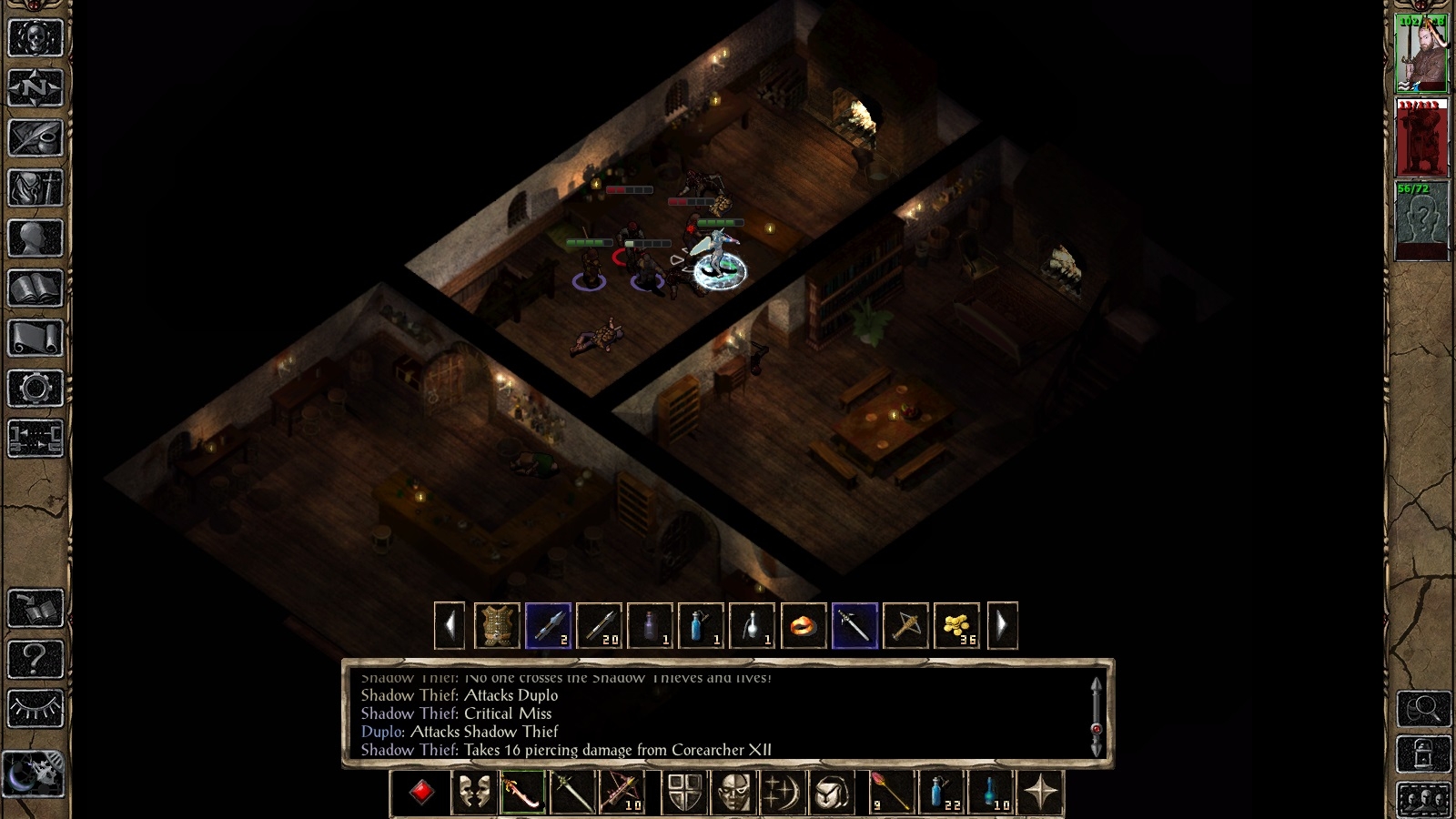
Task: Select the studded leather armor on ground
Action: tap(497, 626)
